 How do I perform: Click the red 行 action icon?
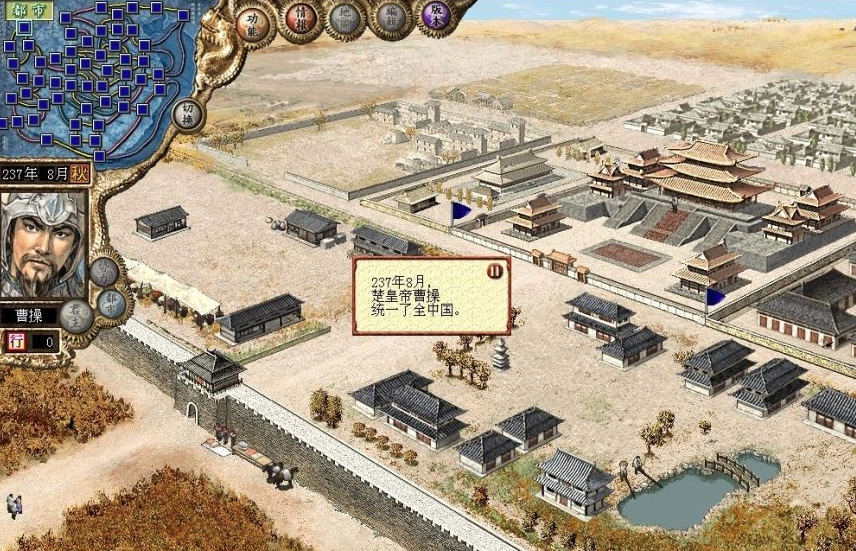(16, 341)
